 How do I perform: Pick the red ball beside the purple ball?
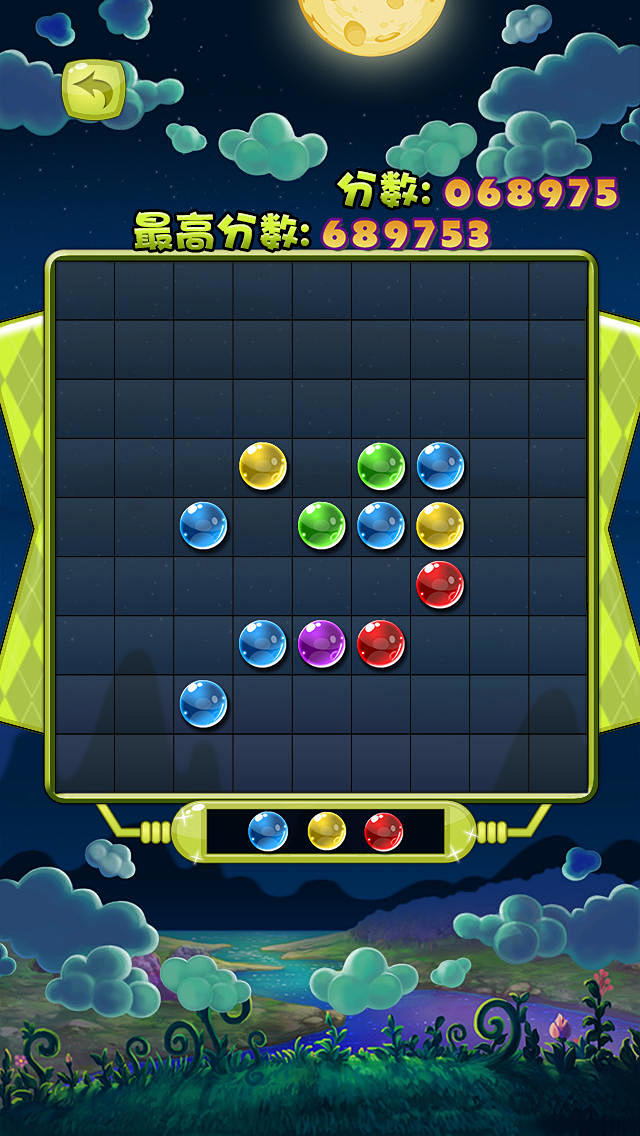tap(381, 643)
